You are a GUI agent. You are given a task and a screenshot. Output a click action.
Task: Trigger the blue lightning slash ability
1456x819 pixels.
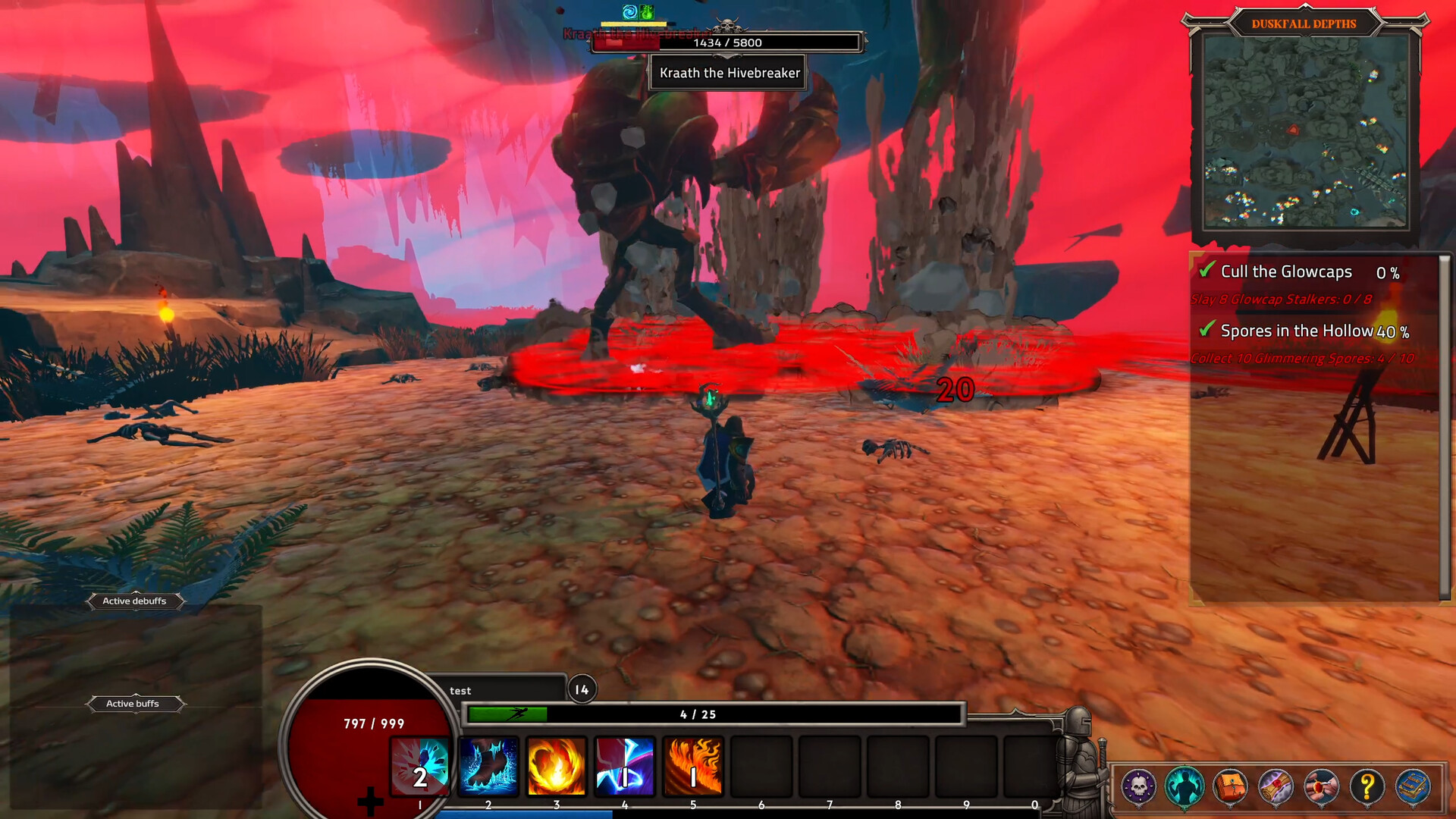pos(624,766)
